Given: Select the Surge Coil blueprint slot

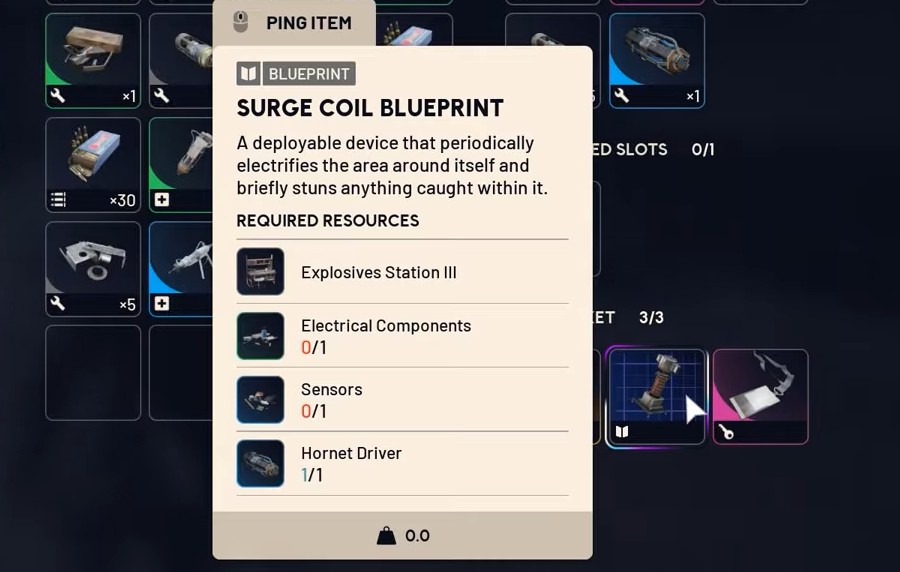Looking at the screenshot, I should [x=655, y=396].
